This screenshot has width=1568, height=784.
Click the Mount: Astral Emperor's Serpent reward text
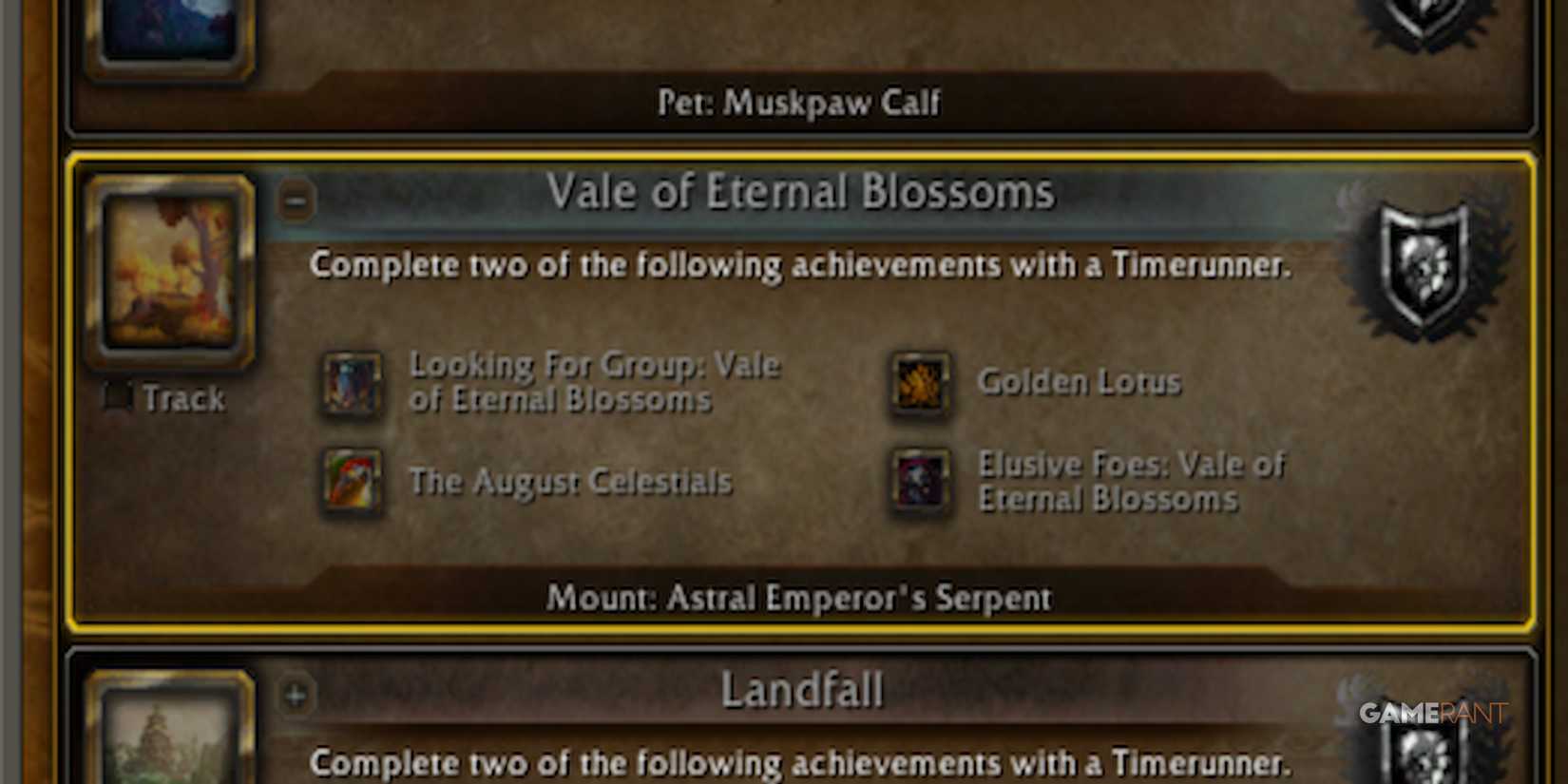pos(798,598)
